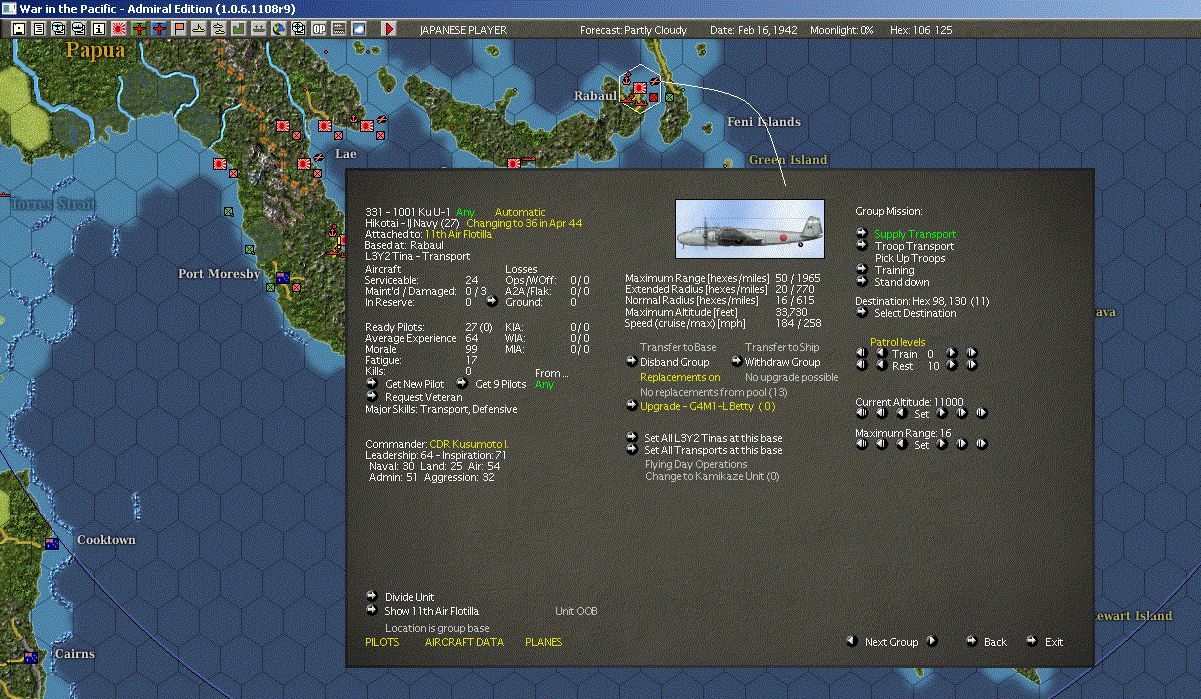The height and width of the screenshot is (699, 1201).
Task: Disband Group of Tina transports
Action: tap(674, 362)
